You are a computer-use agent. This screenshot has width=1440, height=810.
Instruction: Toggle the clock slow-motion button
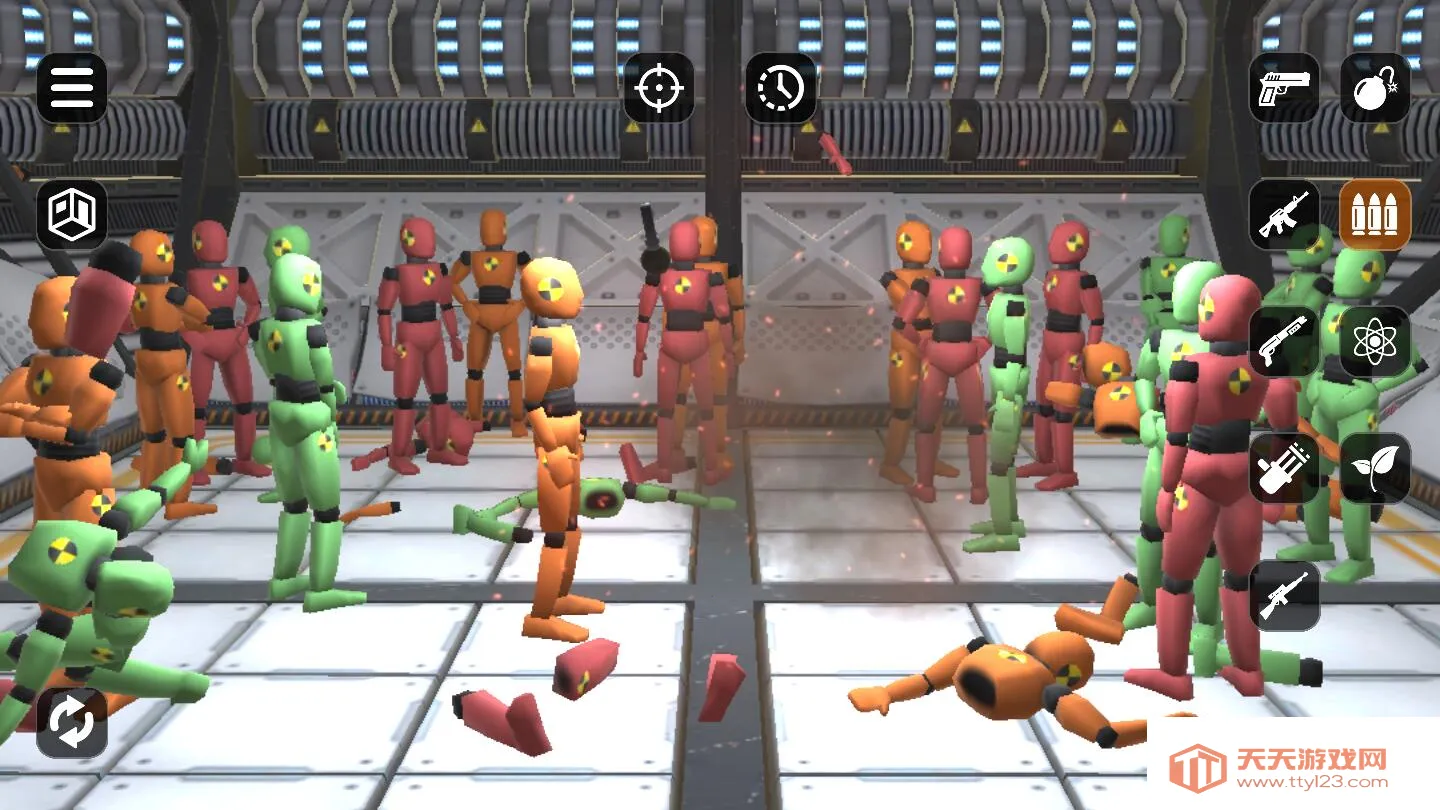pos(781,88)
